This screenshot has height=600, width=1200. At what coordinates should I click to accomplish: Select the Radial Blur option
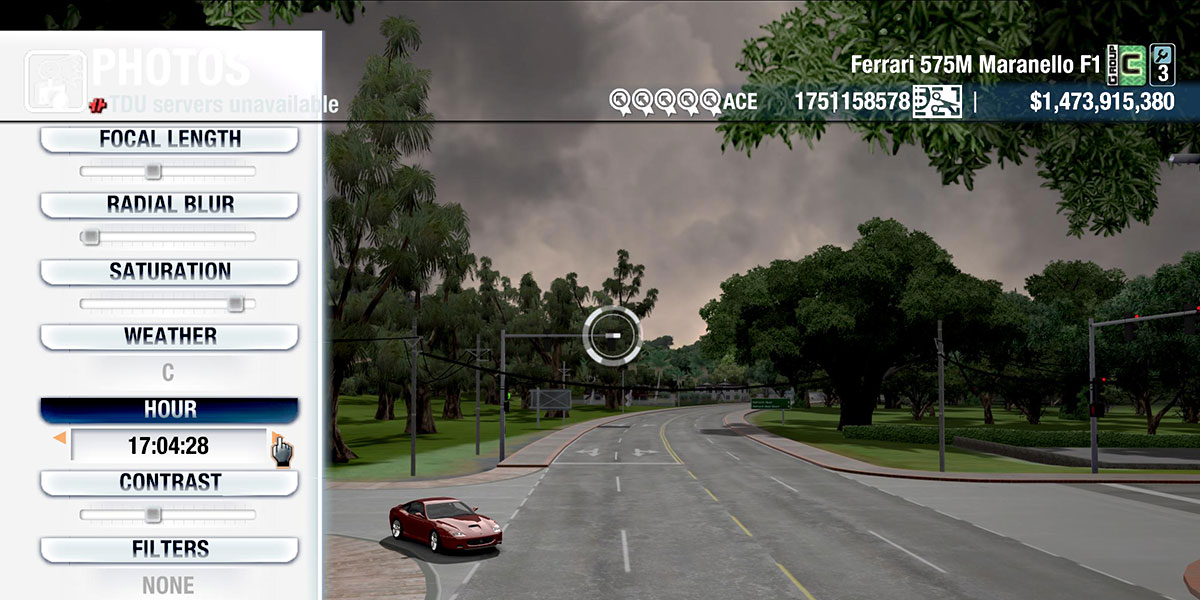tap(169, 205)
